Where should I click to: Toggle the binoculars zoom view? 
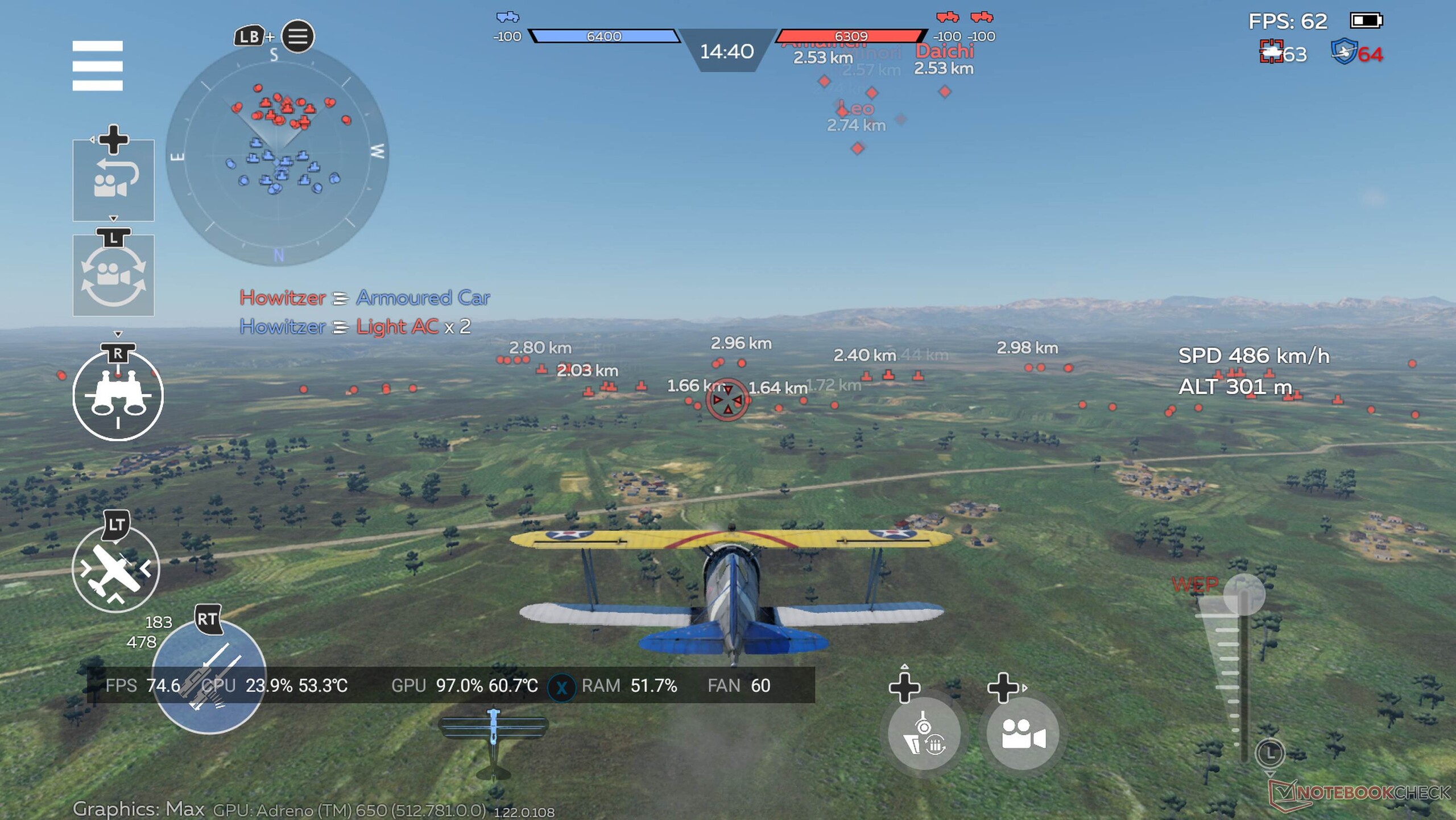118,397
